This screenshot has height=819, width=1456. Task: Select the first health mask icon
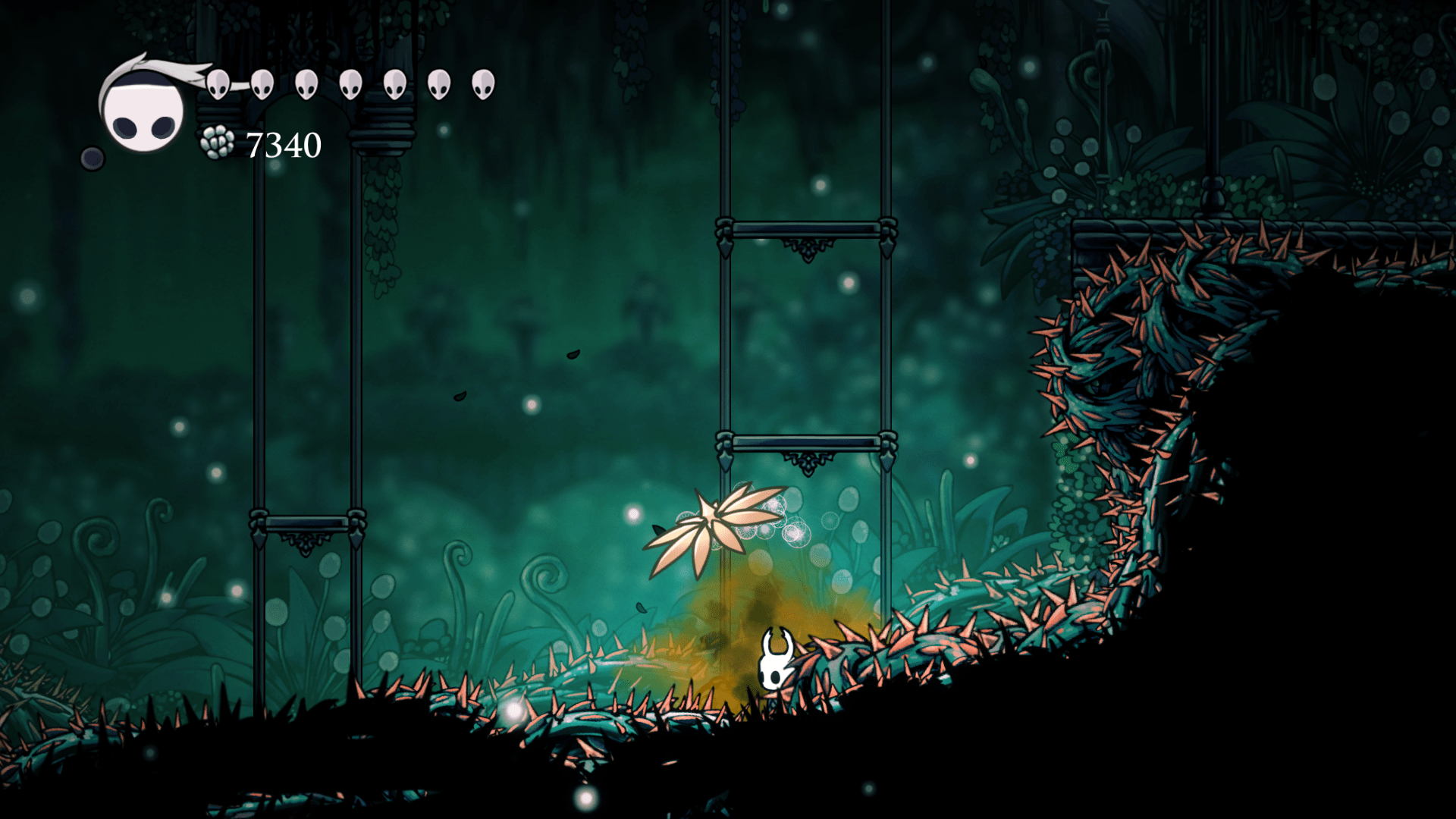pyautogui.click(x=218, y=86)
